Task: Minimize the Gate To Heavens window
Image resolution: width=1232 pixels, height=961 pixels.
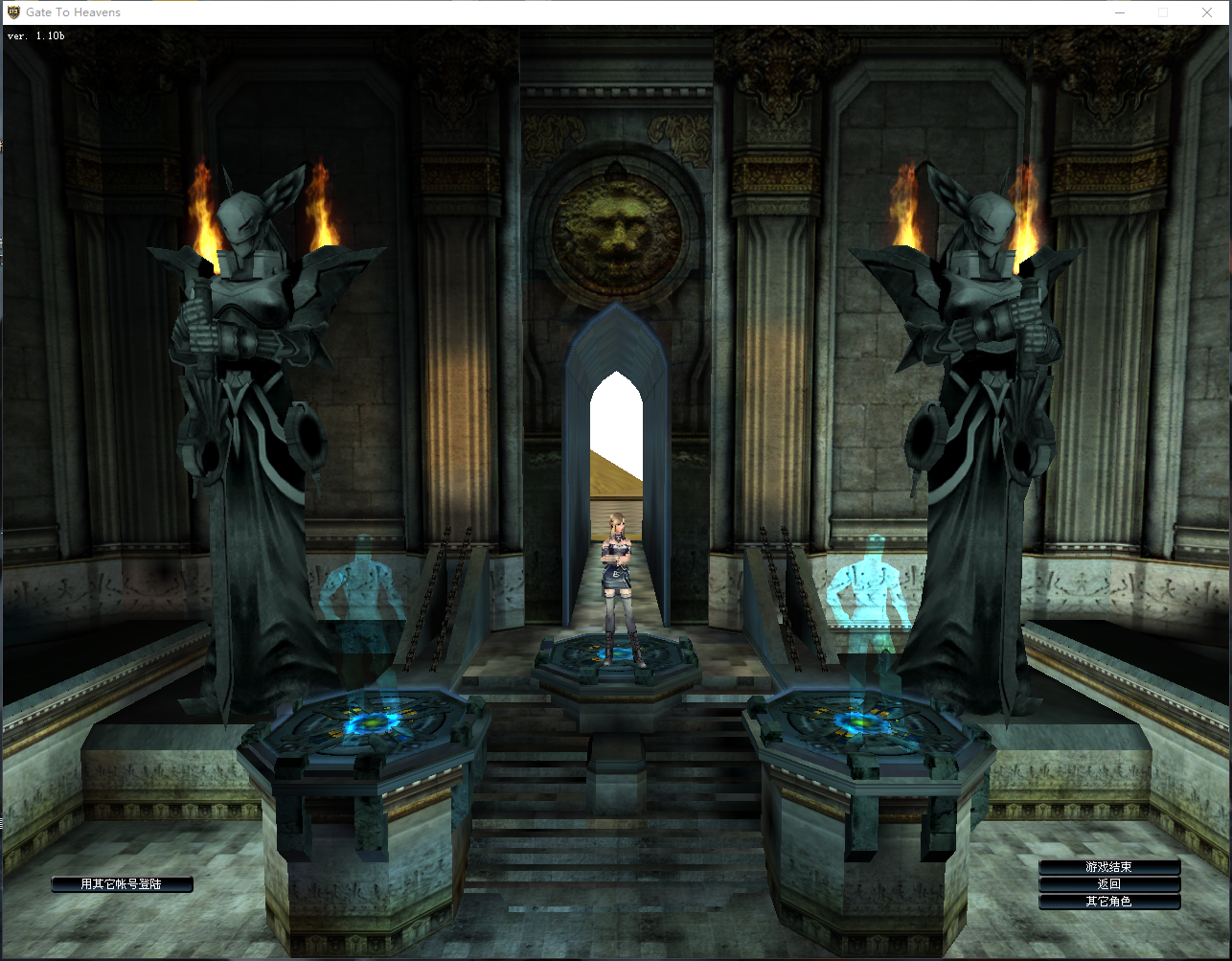Action: 1120,12
